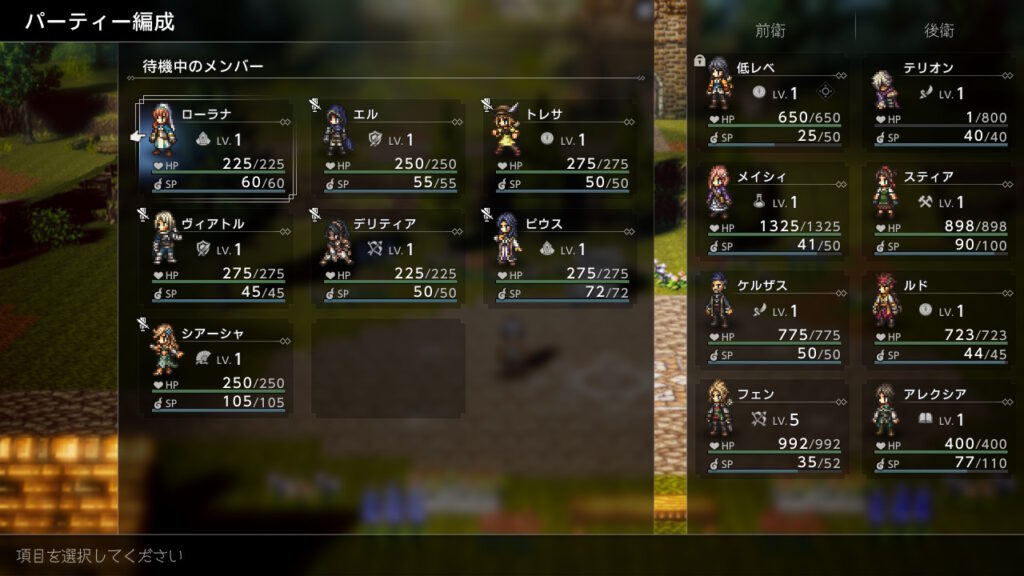
Task: Pick back-row party member アレクシア
Action: click(x=938, y=428)
